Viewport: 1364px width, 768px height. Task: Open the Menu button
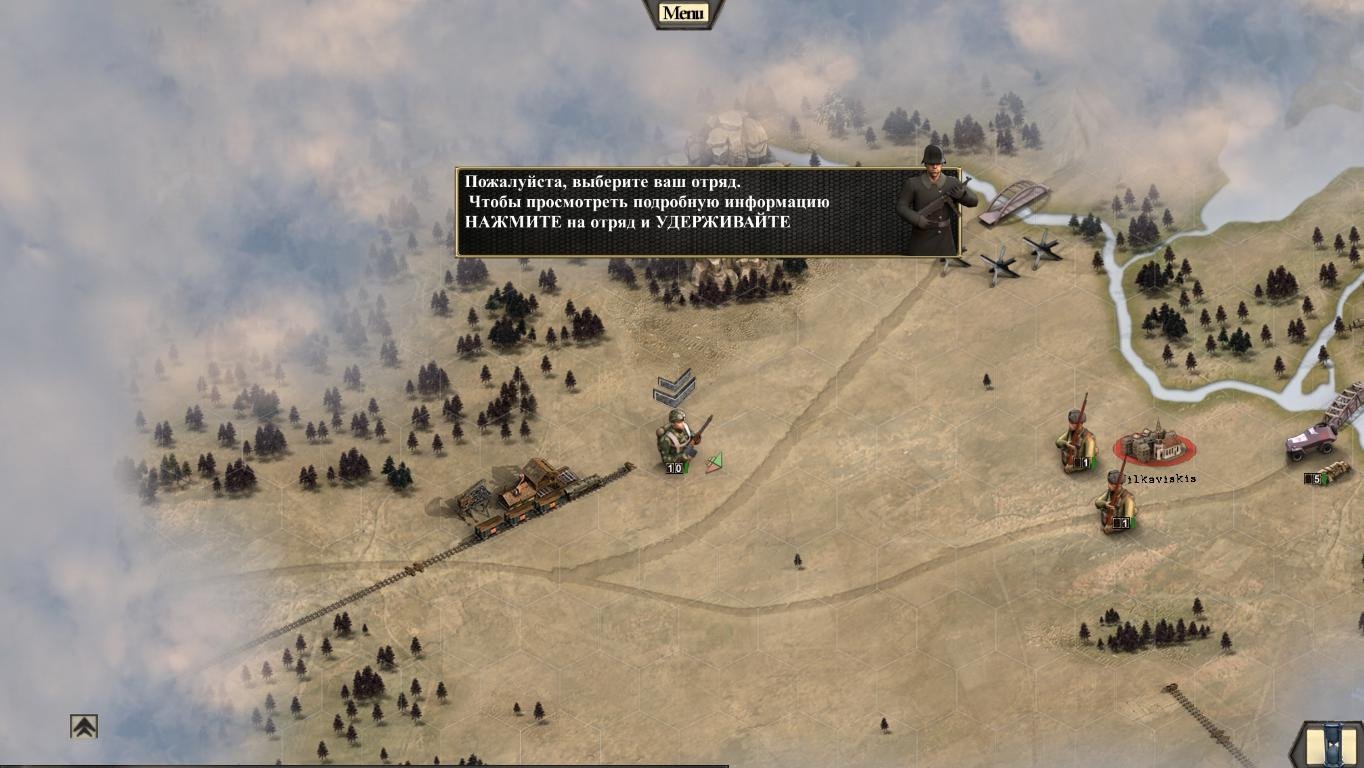point(683,13)
